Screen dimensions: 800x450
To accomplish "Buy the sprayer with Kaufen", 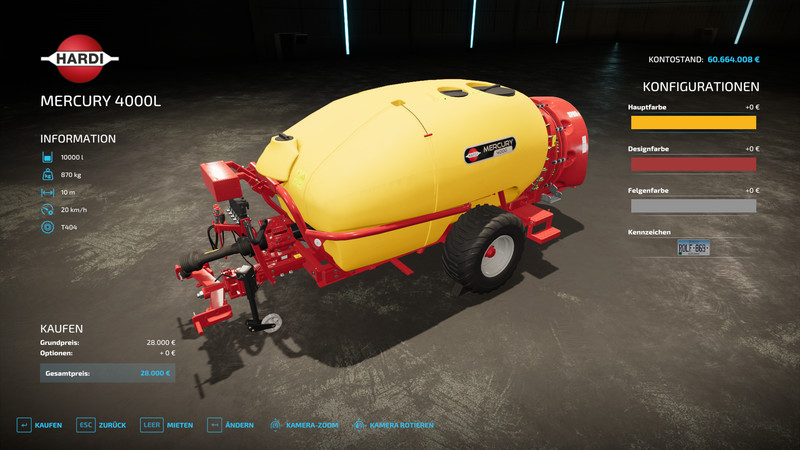I will (x=39, y=425).
